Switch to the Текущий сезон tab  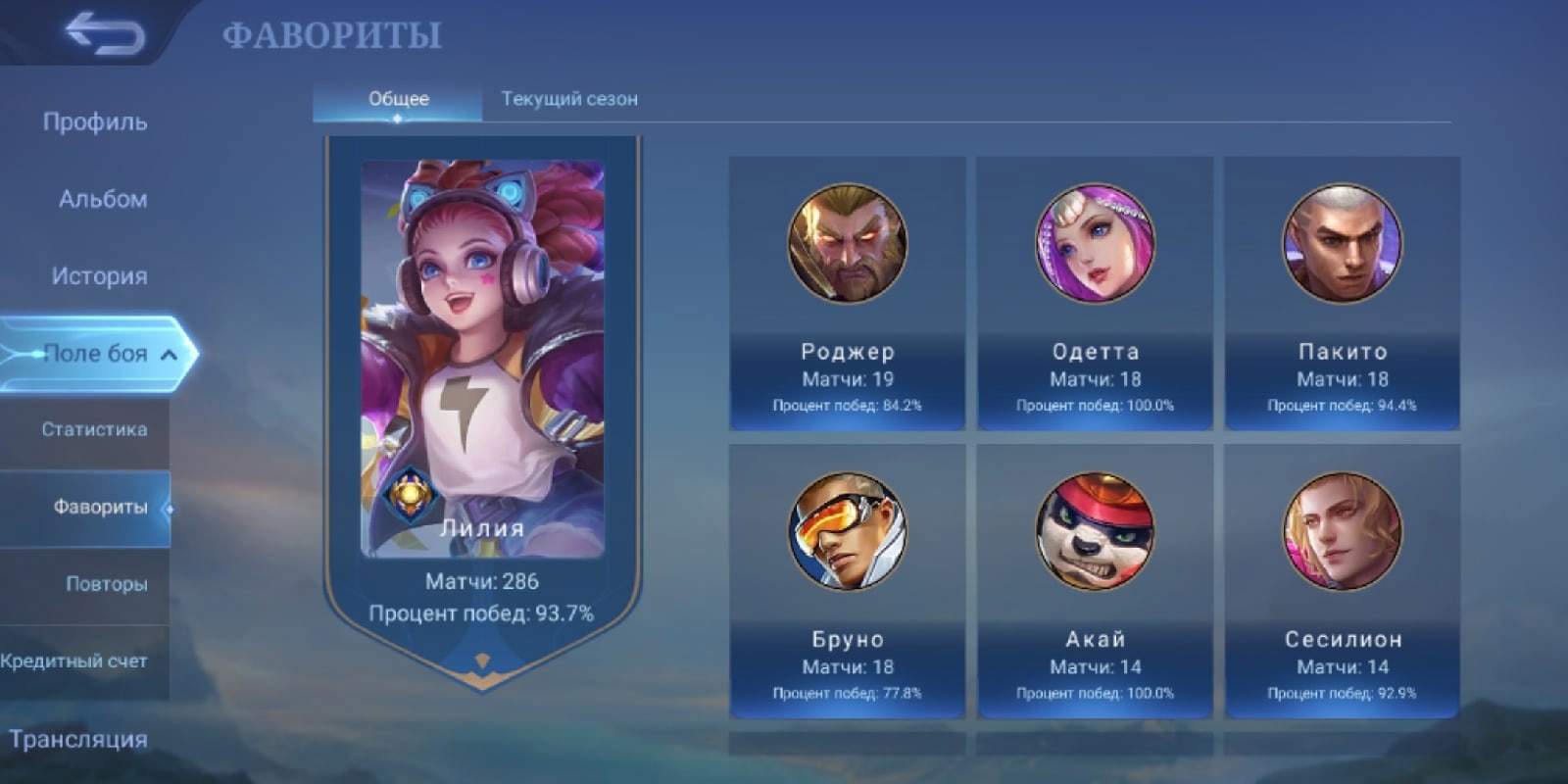(x=569, y=99)
